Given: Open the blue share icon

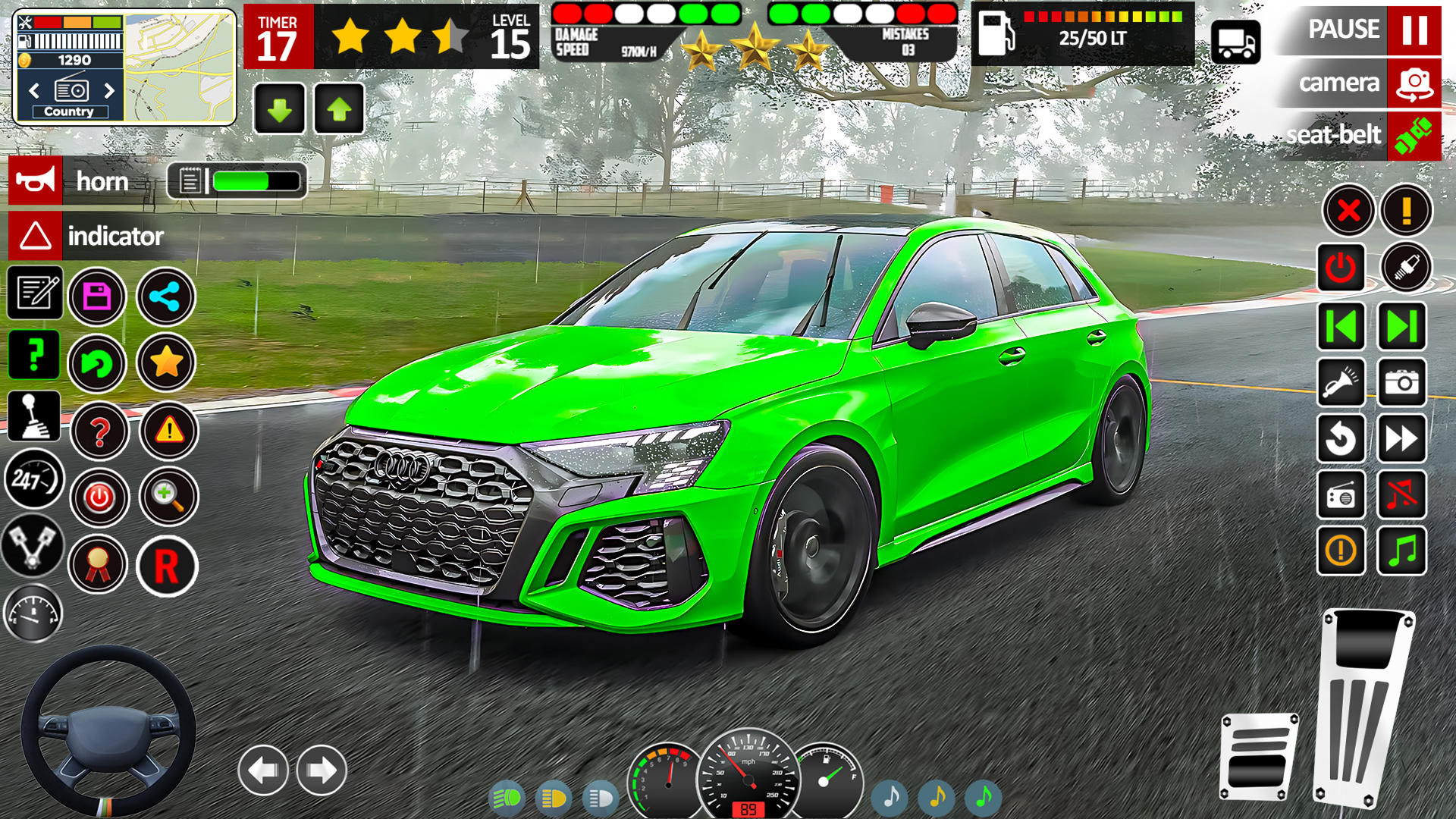Looking at the screenshot, I should (x=165, y=297).
